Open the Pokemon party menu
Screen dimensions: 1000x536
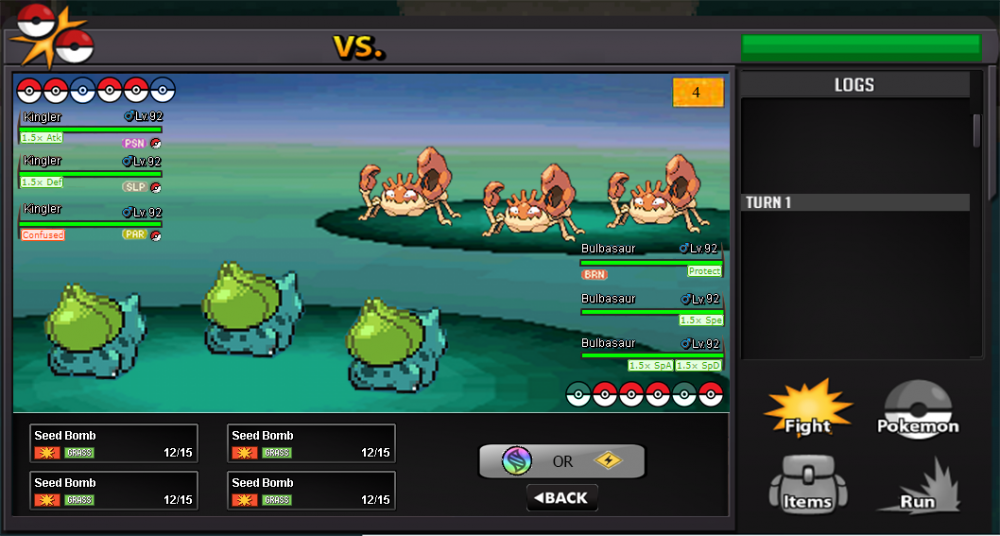pyautogui.click(x=918, y=412)
